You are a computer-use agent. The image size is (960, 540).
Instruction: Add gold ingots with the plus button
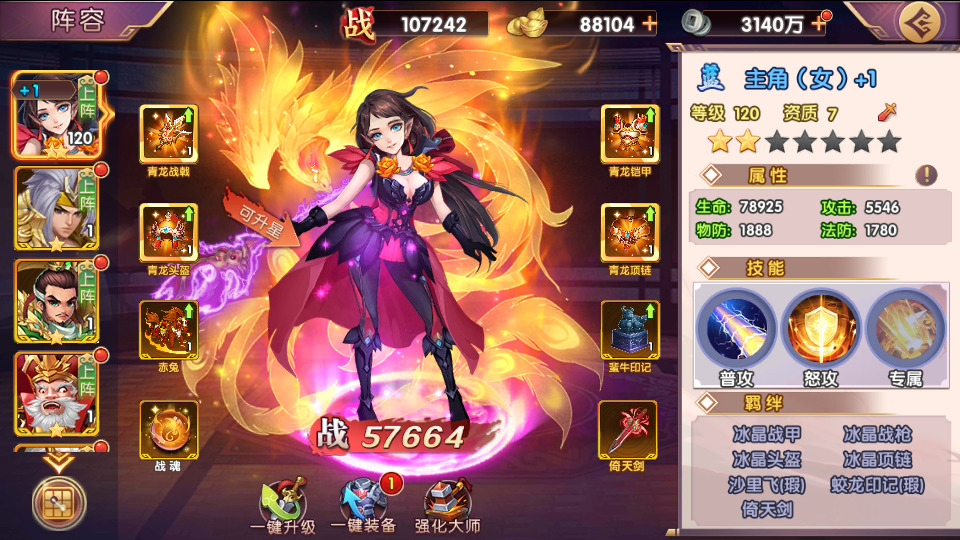(650, 24)
